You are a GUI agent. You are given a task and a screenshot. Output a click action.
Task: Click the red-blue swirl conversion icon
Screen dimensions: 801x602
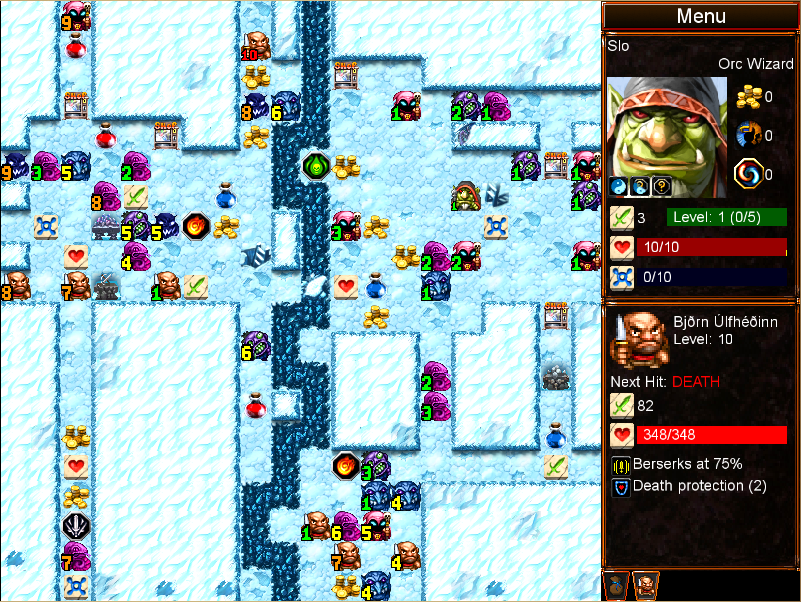[748, 174]
